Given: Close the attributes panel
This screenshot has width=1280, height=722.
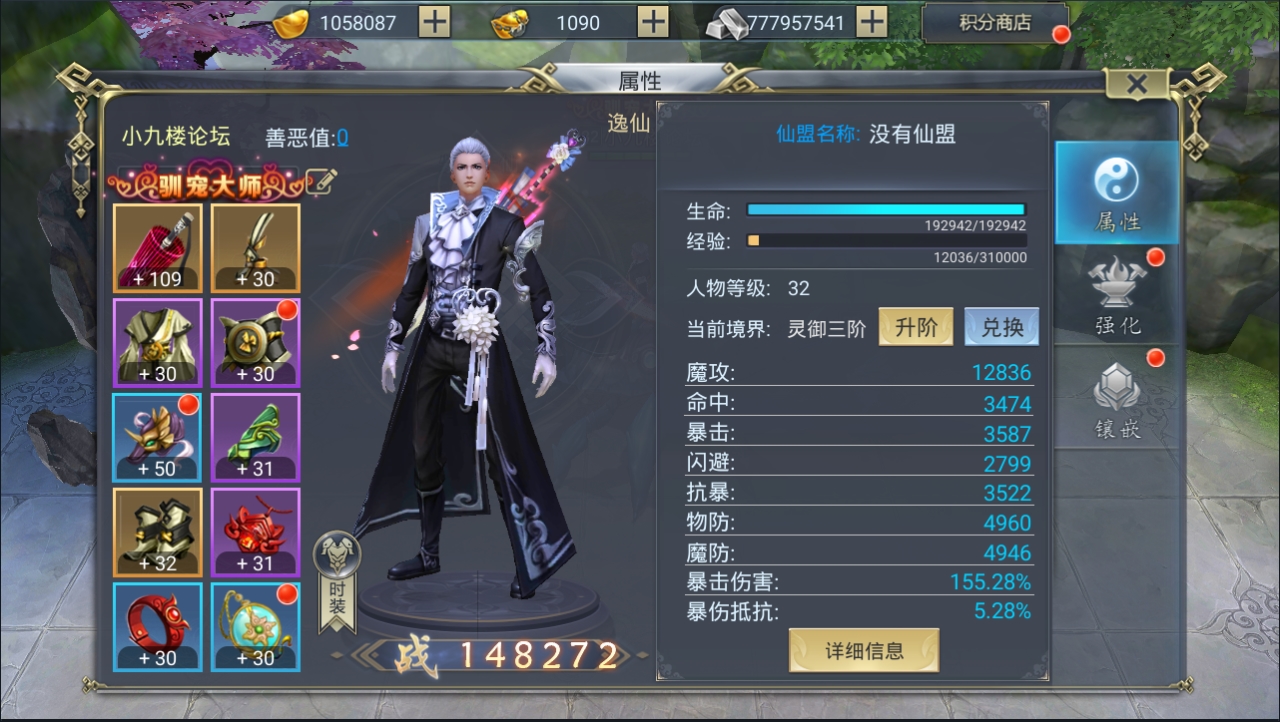Looking at the screenshot, I should coord(1136,84).
